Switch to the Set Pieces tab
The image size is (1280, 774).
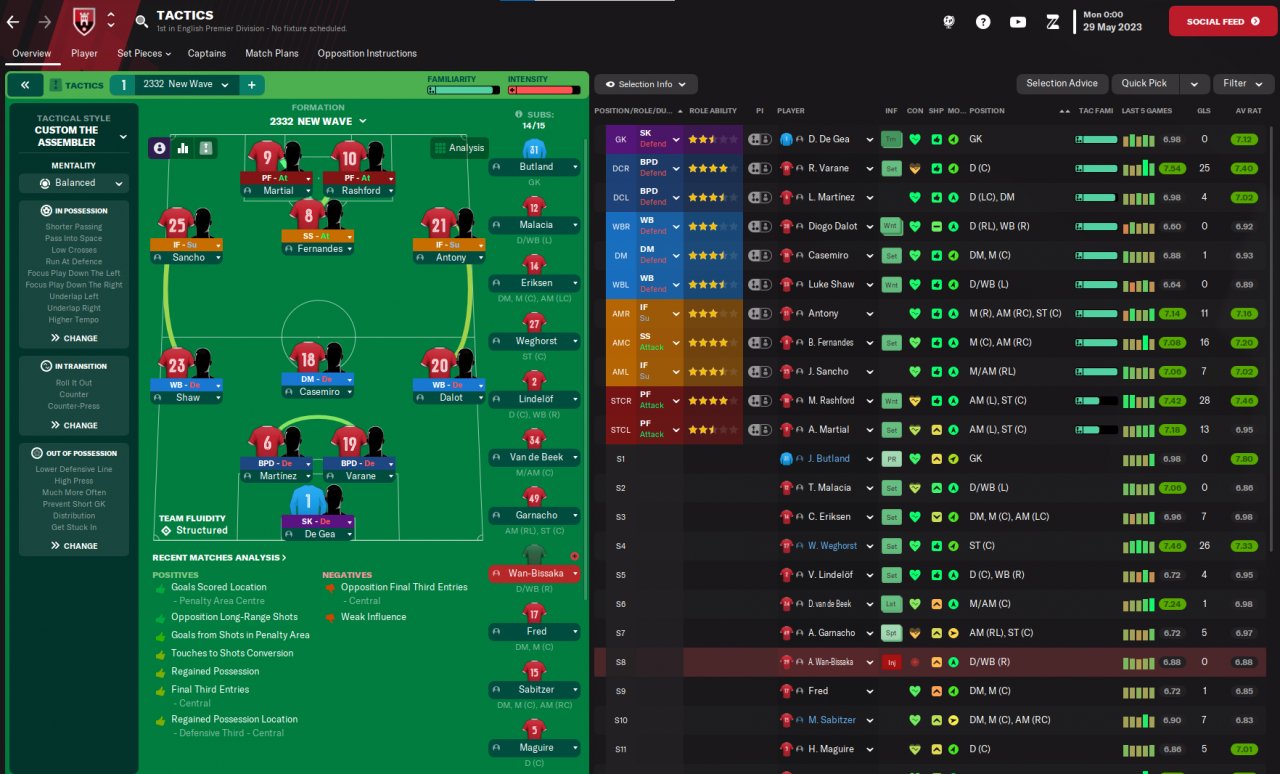point(143,53)
